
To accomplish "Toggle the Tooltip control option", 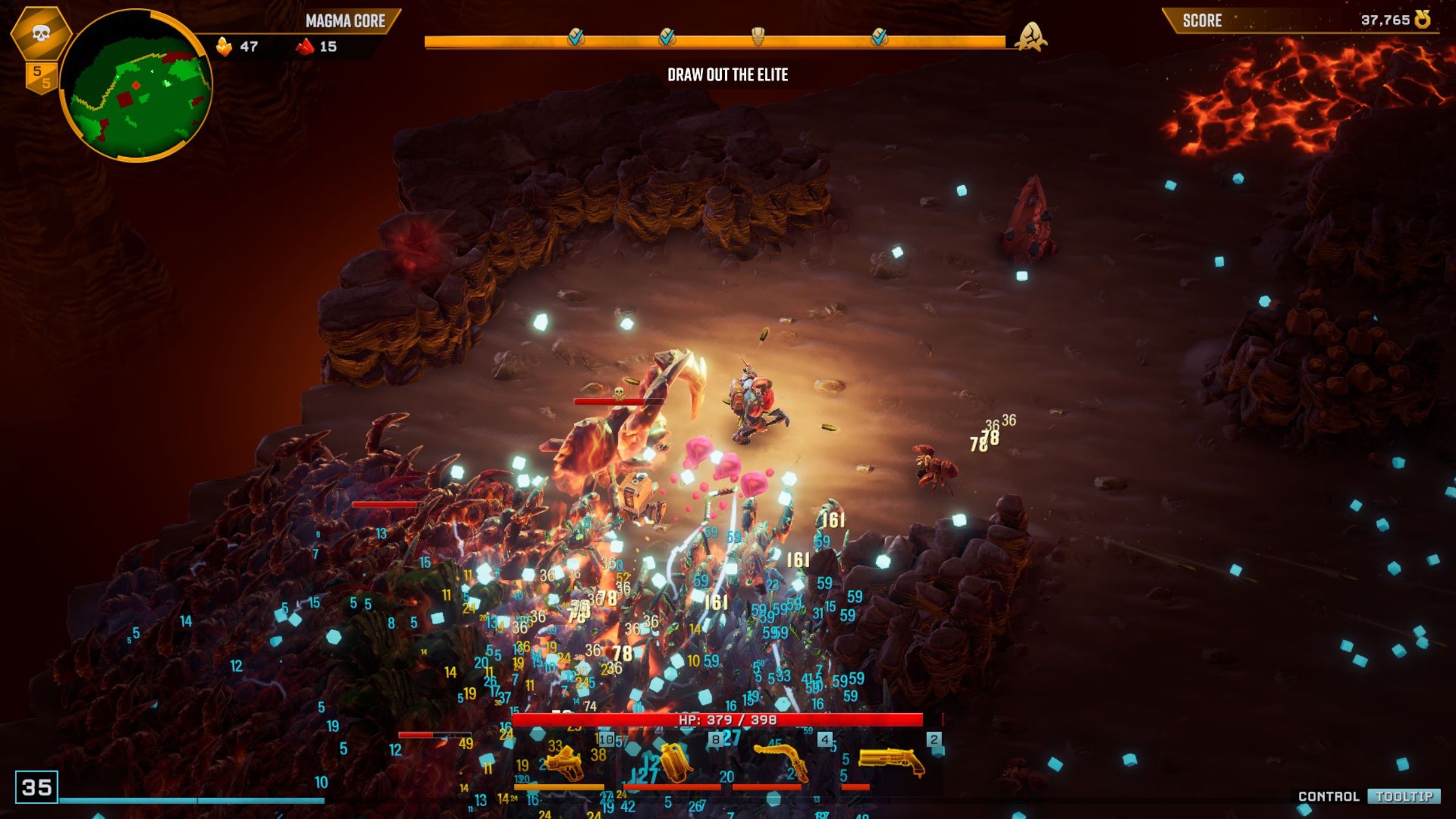I will (x=1404, y=797).
